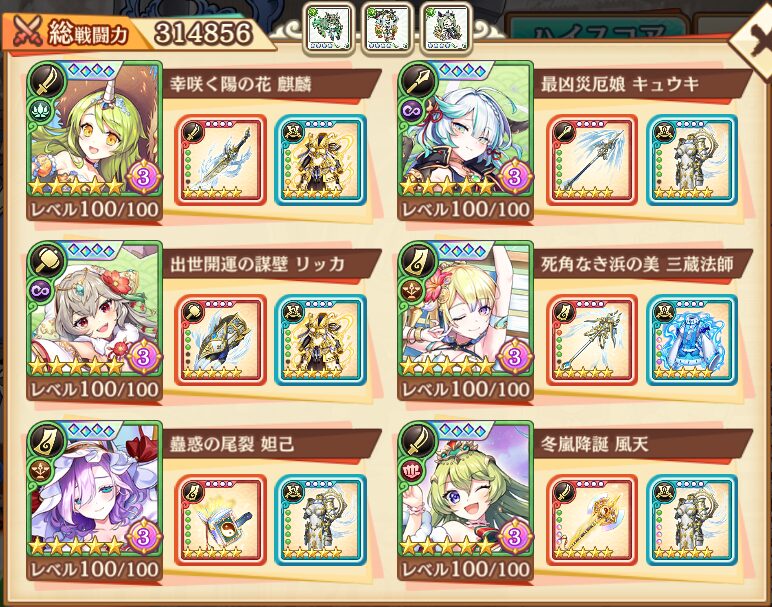
Task: Open リッカ's golden armor slot
Action: click(319, 340)
